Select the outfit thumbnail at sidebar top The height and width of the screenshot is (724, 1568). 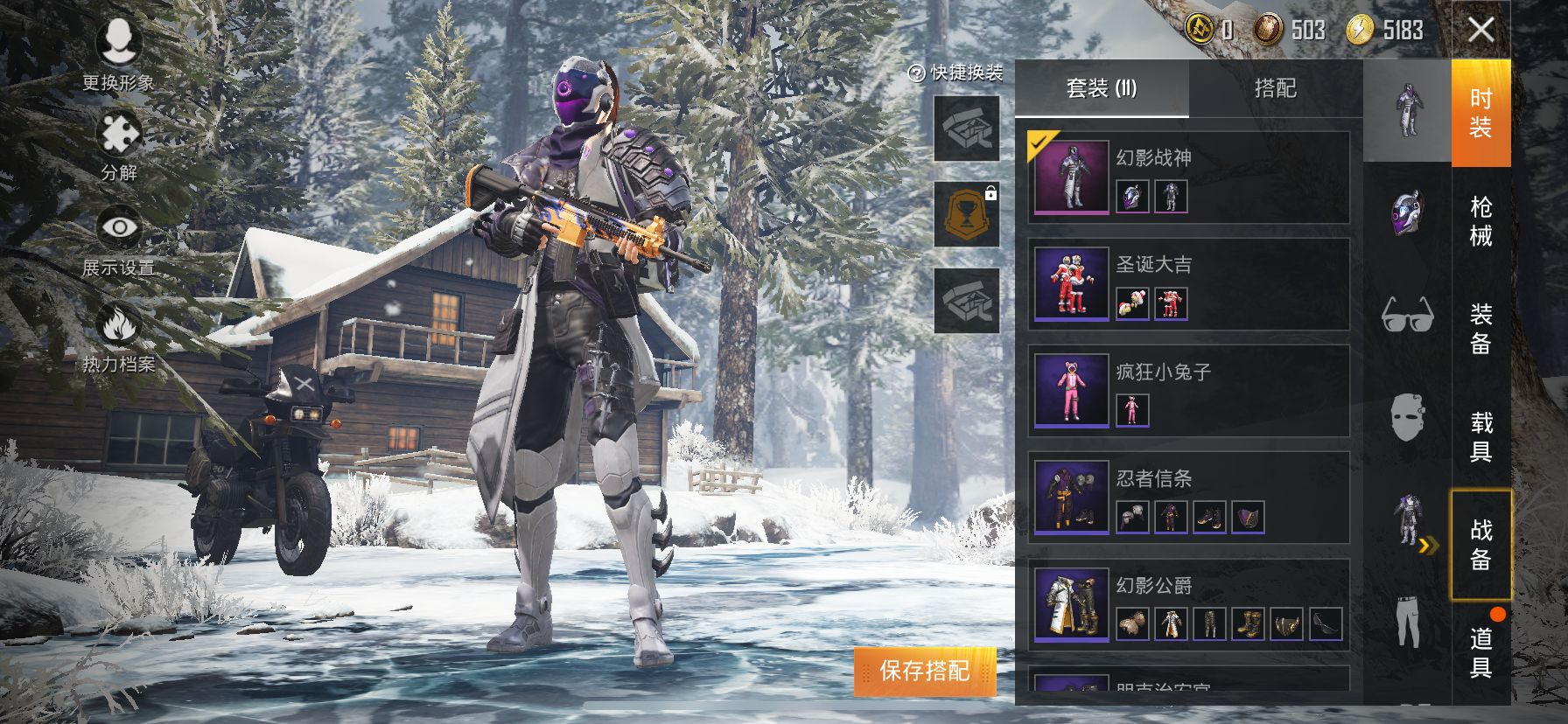tap(1410, 109)
